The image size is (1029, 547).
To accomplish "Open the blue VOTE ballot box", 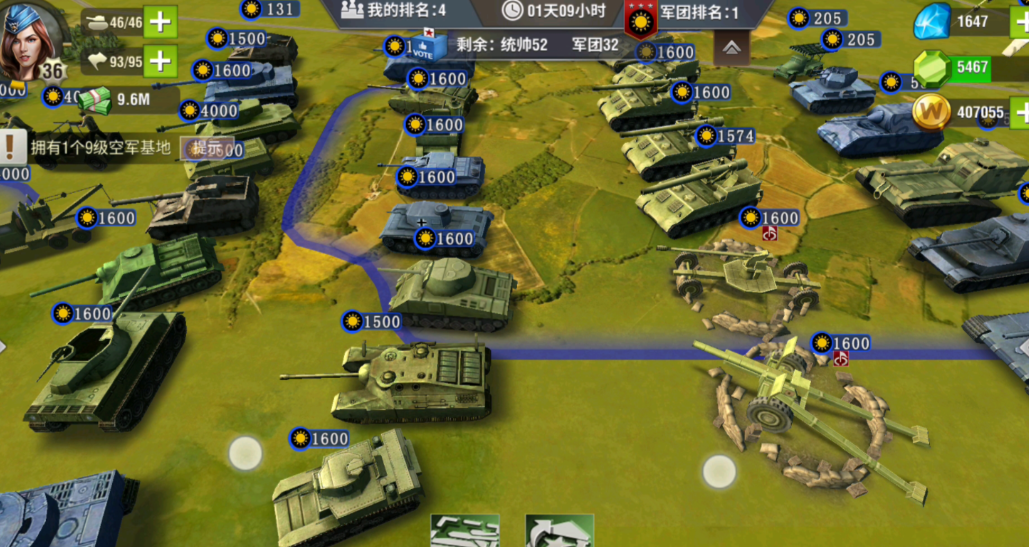I will tap(424, 46).
